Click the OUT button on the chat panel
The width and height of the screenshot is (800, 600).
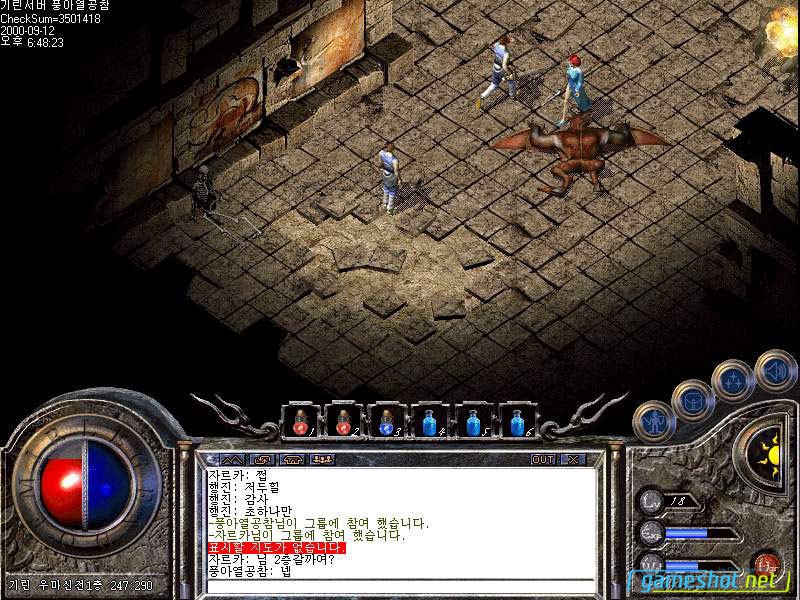[543, 459]
